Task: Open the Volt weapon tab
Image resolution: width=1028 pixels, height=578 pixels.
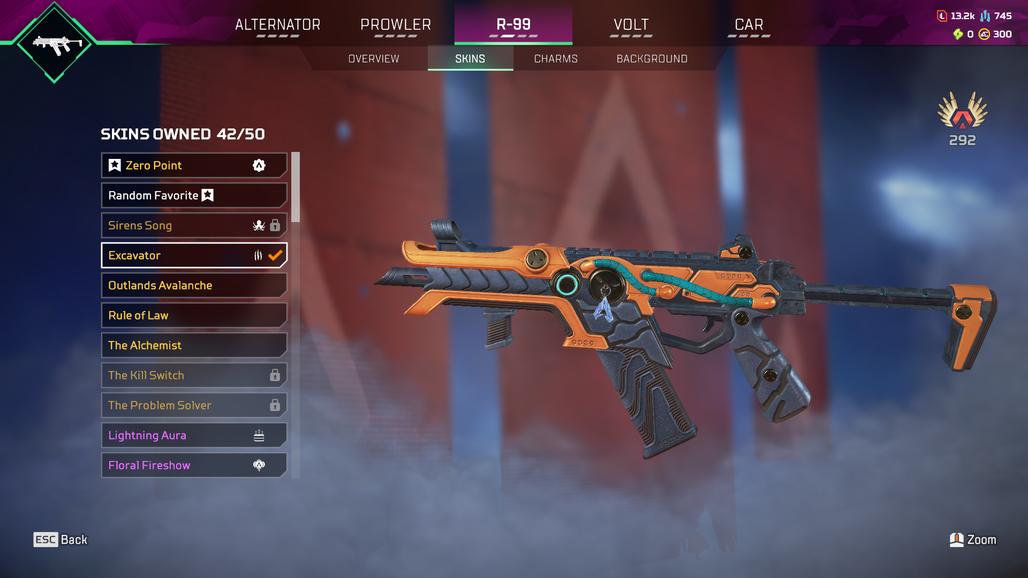Action: [631, 25]
